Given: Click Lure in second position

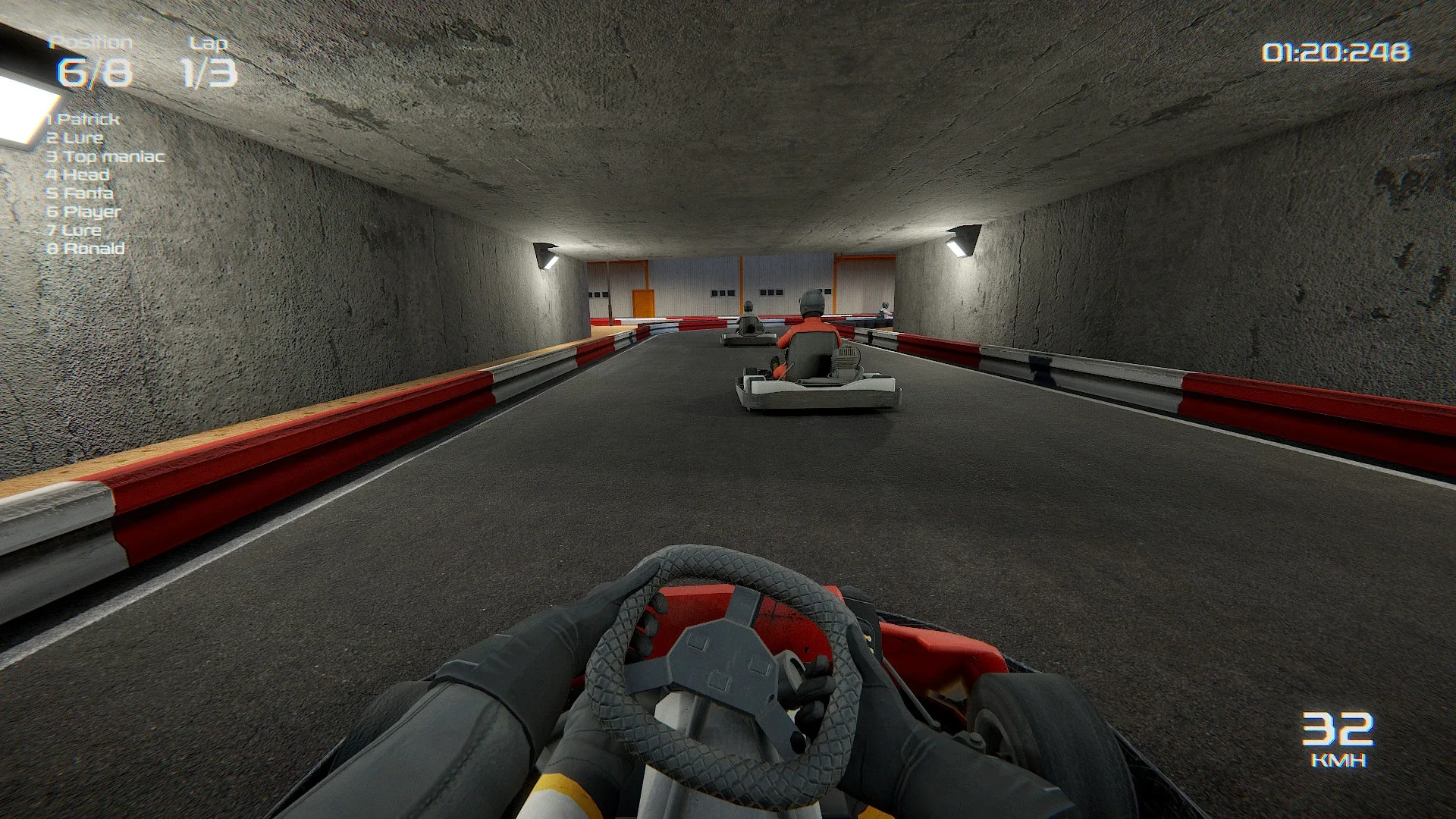Looking at the screenshot, I should point(74,138).
